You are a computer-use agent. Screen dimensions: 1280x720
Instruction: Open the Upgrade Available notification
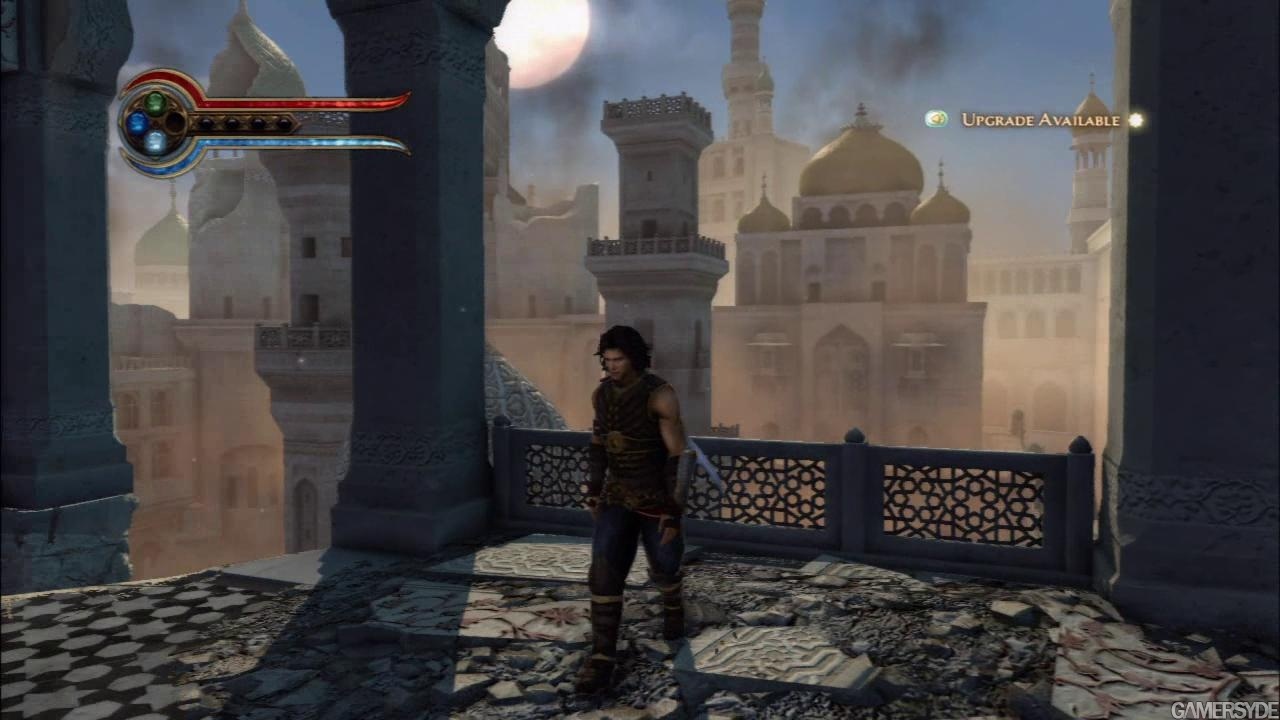1040,120
